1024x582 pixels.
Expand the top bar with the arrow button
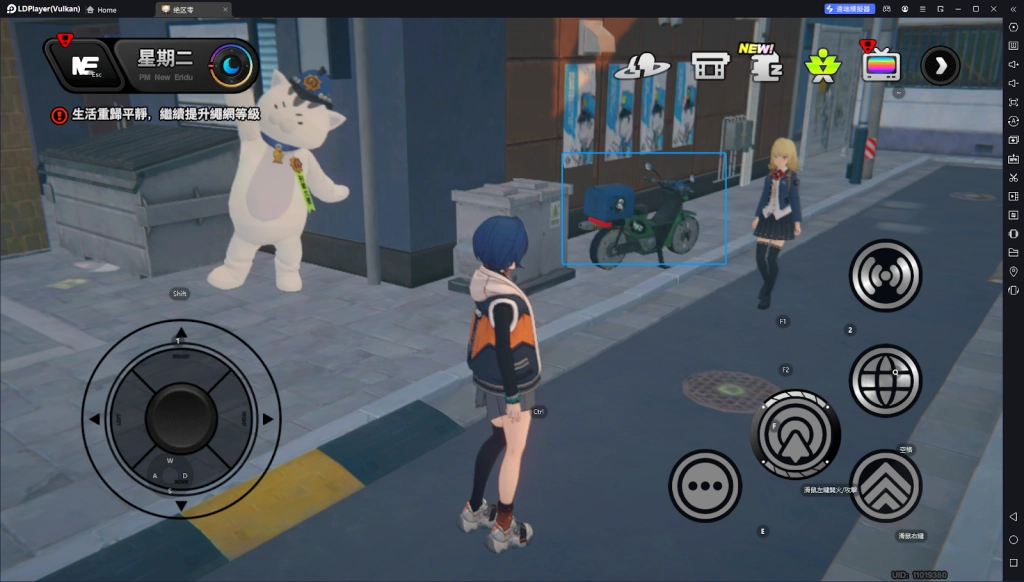[939, 66]
